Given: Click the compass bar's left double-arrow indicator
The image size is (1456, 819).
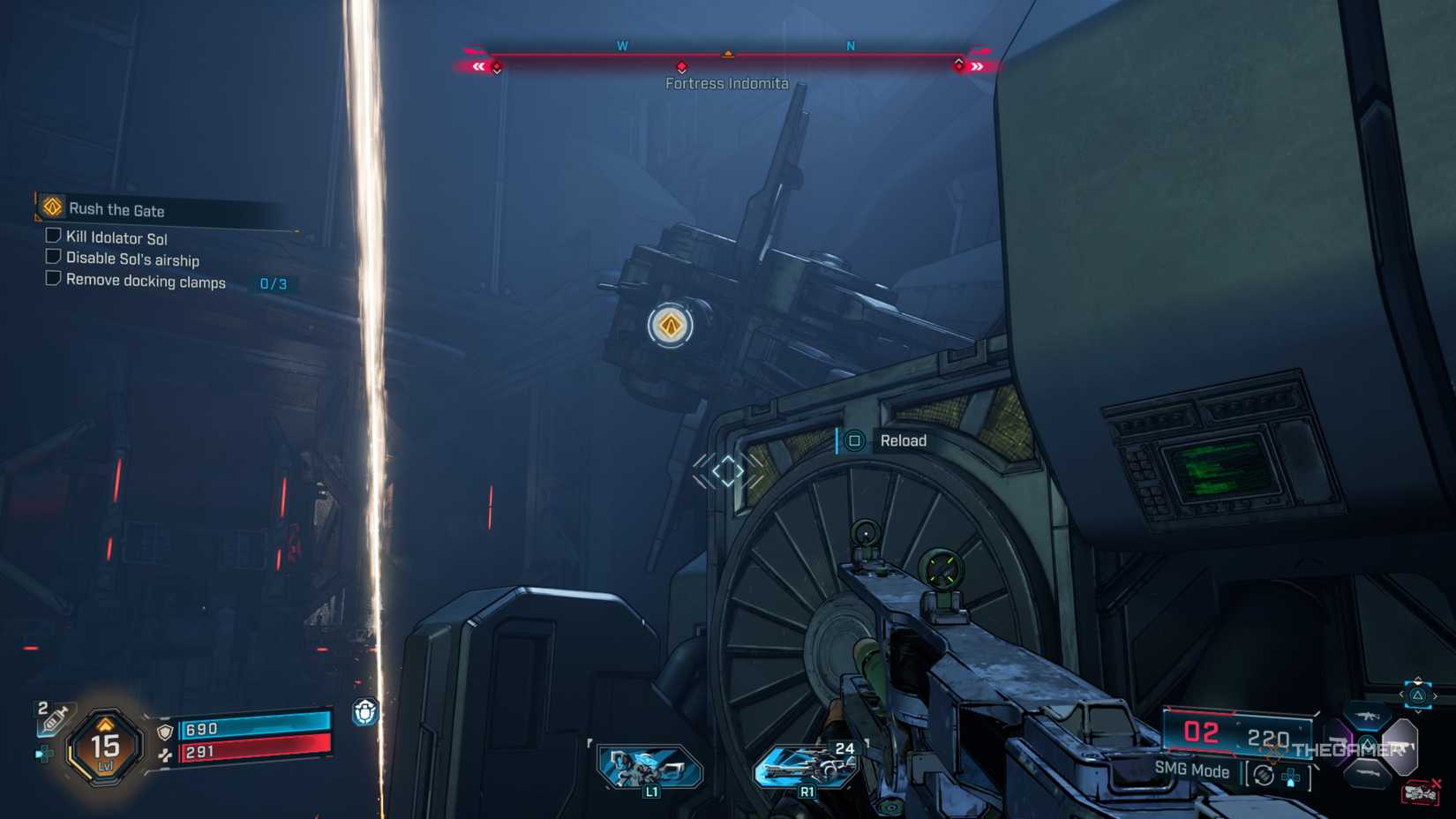Looking at the screenshot, I should 478,67.
